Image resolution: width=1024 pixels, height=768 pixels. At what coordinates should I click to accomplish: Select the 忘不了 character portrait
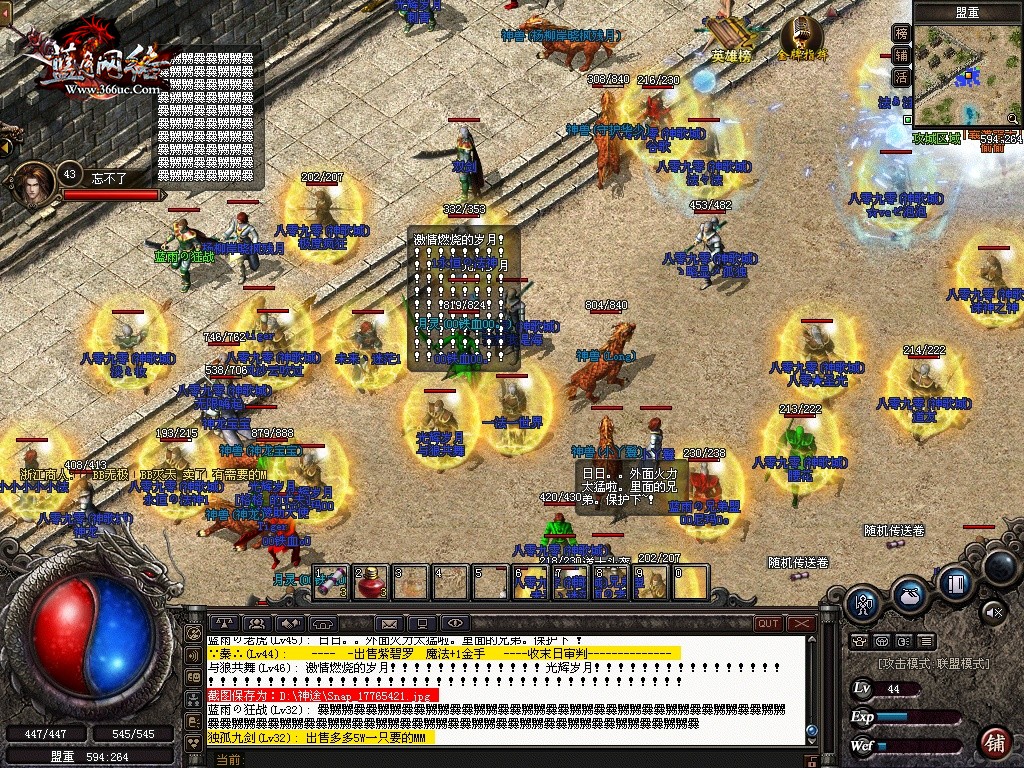coord(36,184)
